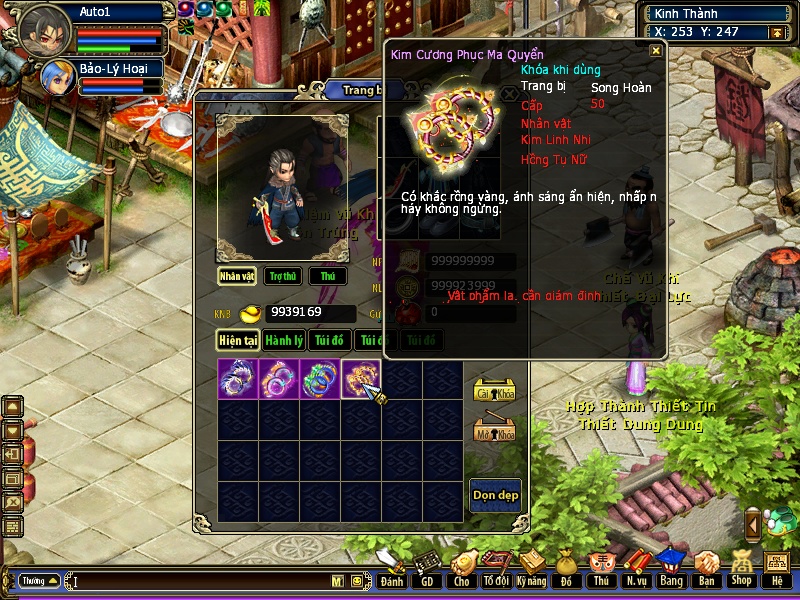Show the Trợ thủ tab
The height and width of the screenshot is (600, 800).
click(x=284, y=276)
